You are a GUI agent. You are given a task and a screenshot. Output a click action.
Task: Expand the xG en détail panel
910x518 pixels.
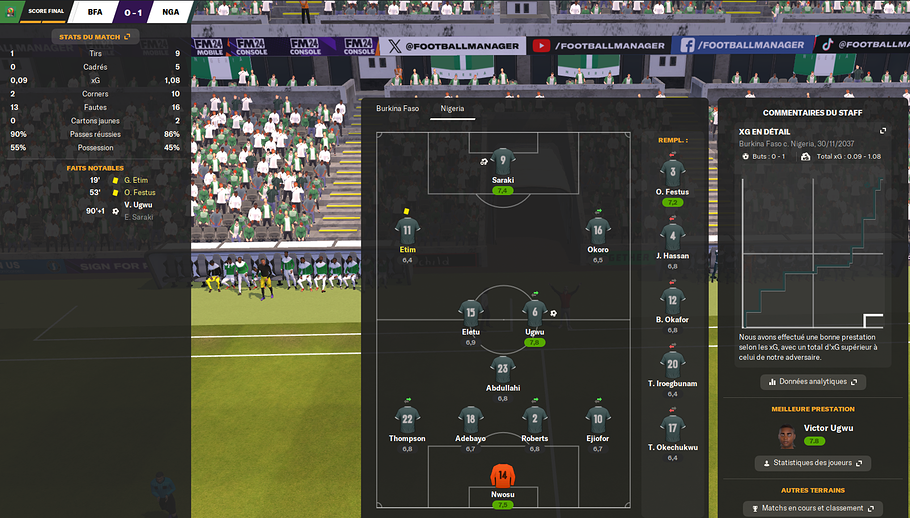(883, 131)
